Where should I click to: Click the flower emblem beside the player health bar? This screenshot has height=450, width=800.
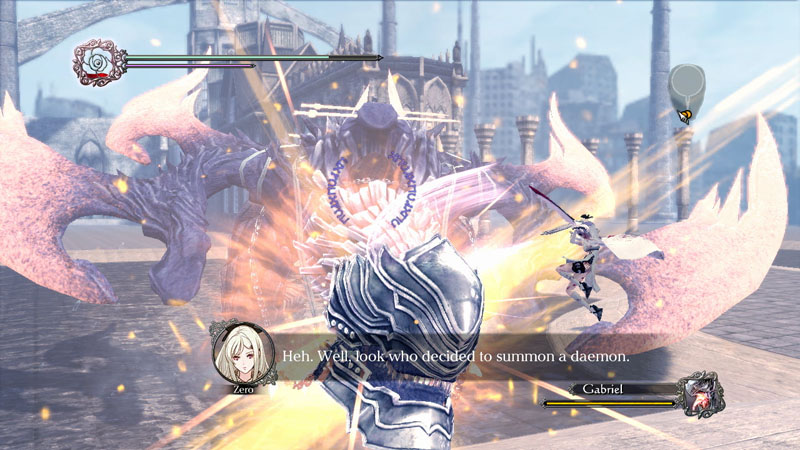(98, 63)
